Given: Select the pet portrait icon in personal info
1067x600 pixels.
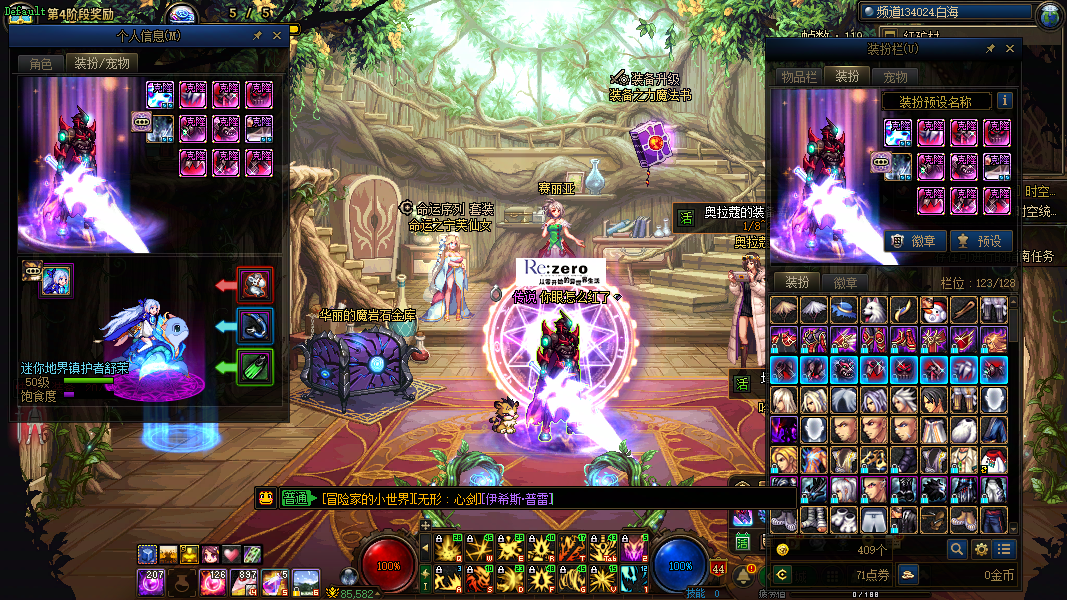Looking at the screenshot, I should [x=56, y=281].
